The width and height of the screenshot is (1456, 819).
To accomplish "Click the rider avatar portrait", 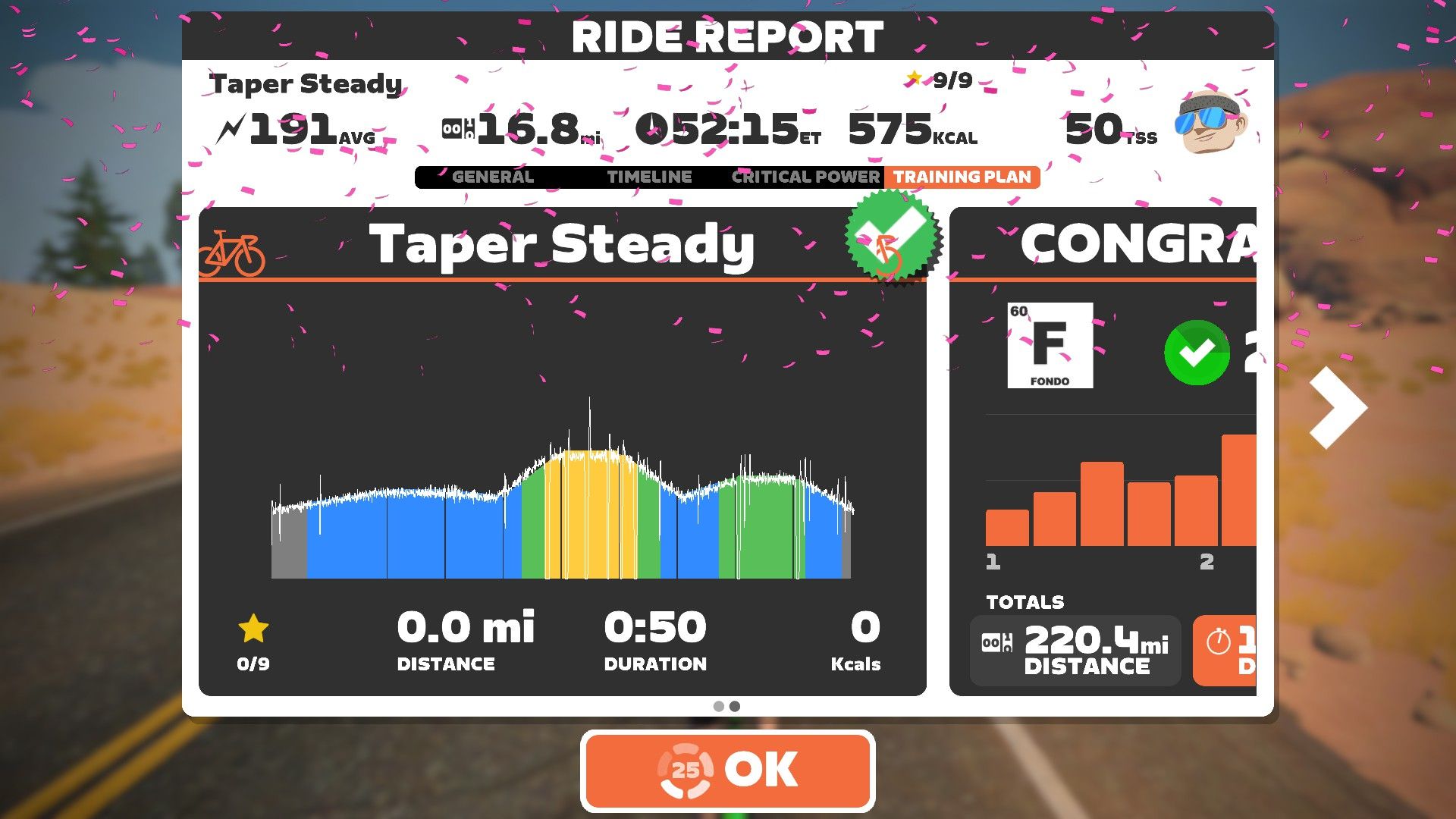I will tap(1210, 121).
